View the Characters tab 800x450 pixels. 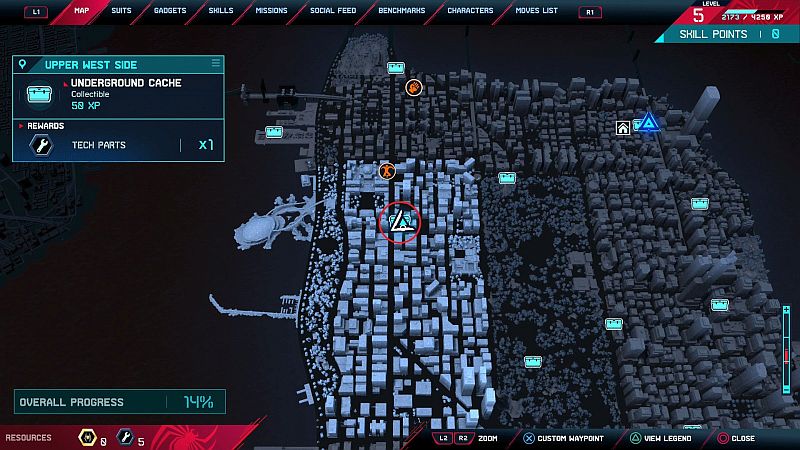470,11
